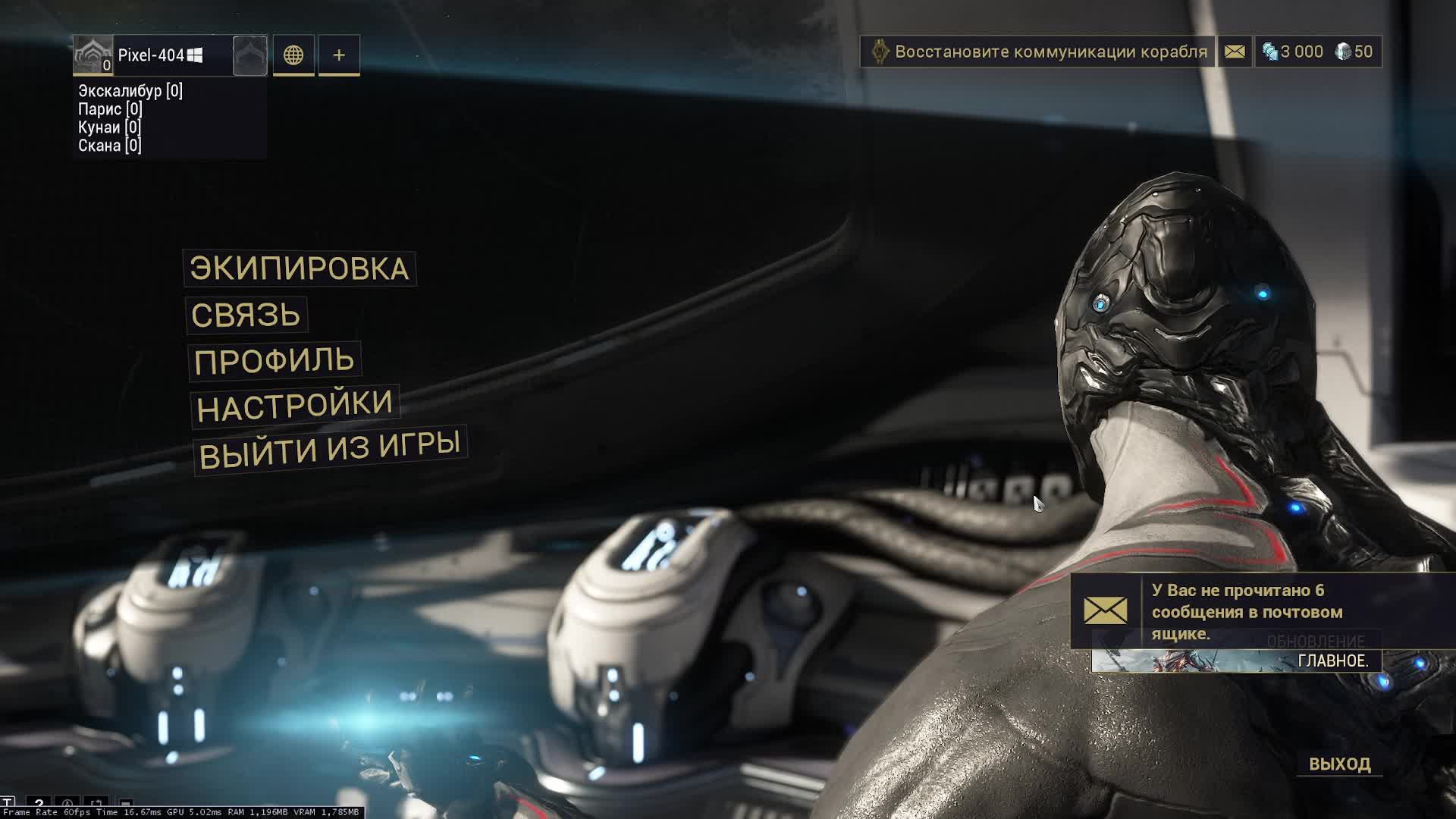Screen dimensions: 1456x819
Task: Open the unread messages notification
Action: (x=1244, y=611)
